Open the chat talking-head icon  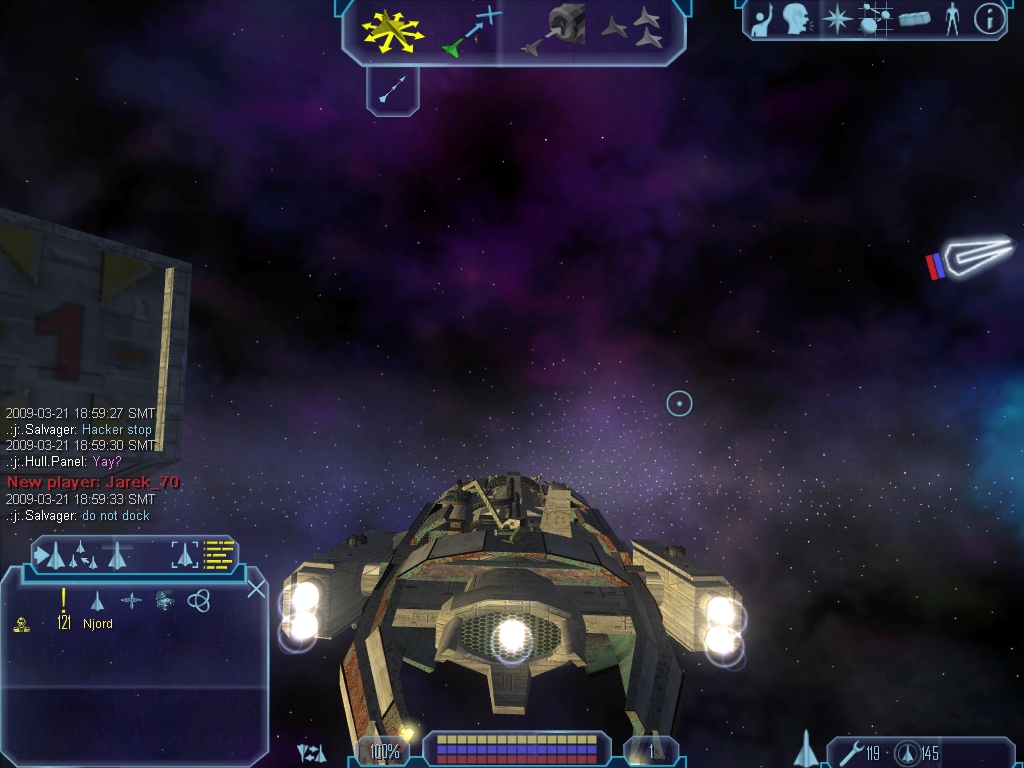(x=797, y=19)
